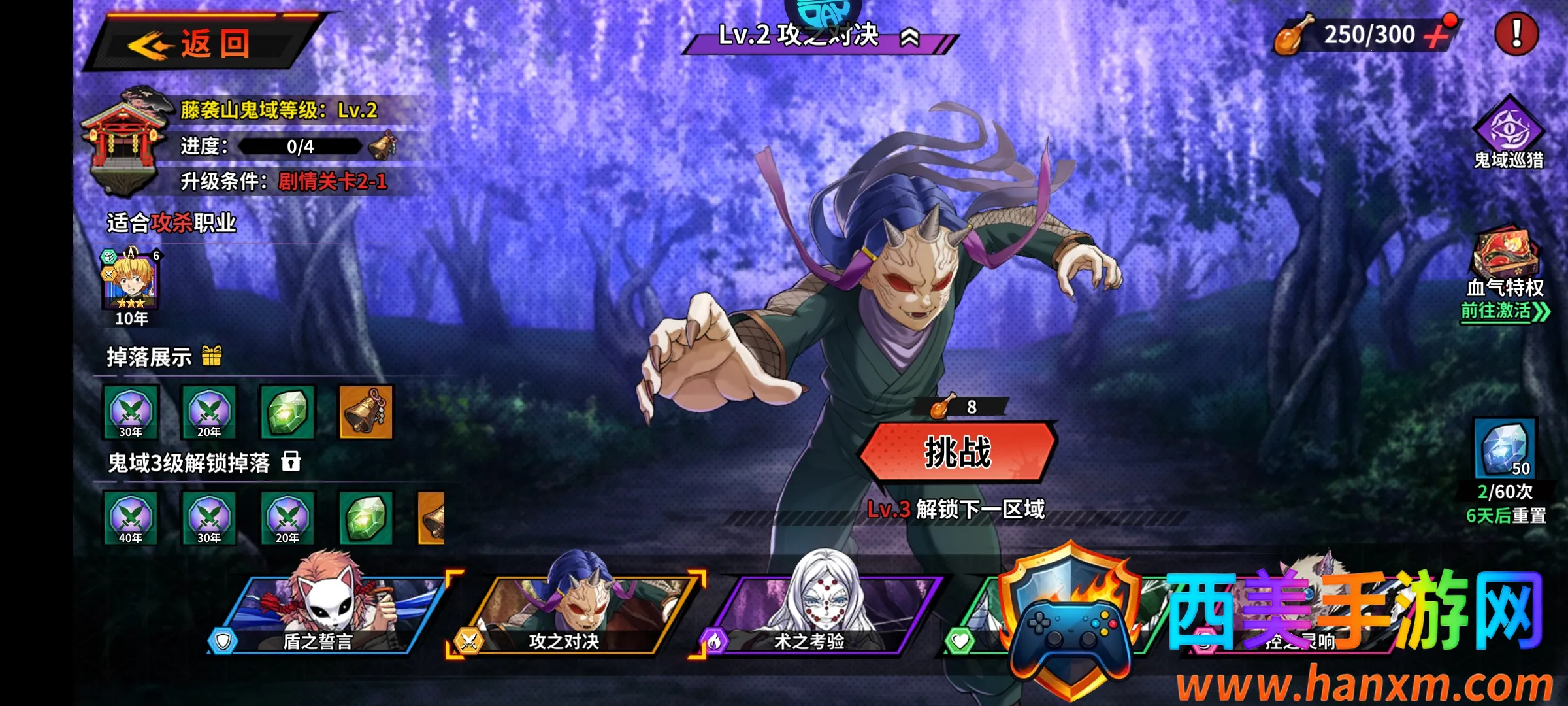Expand the Lv.2 攻之对决 level selector
Image resolution: width=1568 pixels, height=706 pixels.
pos(909,38)
